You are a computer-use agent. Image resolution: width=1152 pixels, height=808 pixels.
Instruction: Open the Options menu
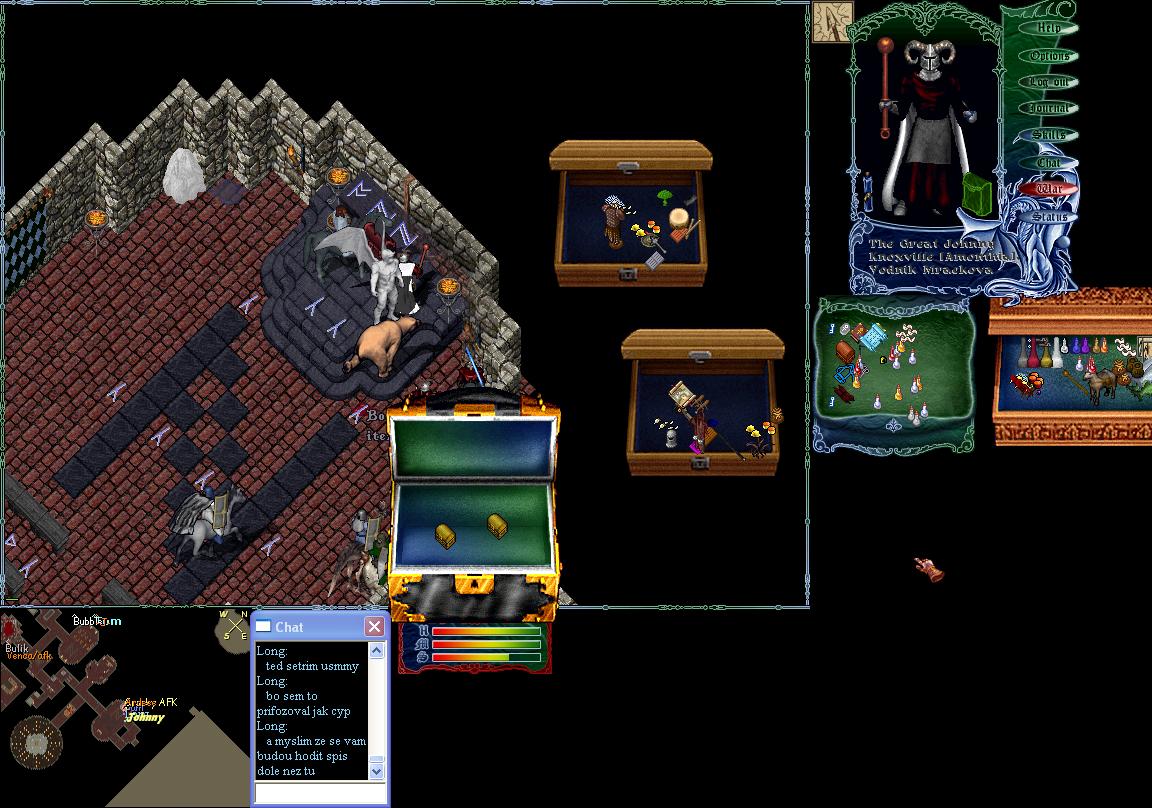(x=1049, y=56)
